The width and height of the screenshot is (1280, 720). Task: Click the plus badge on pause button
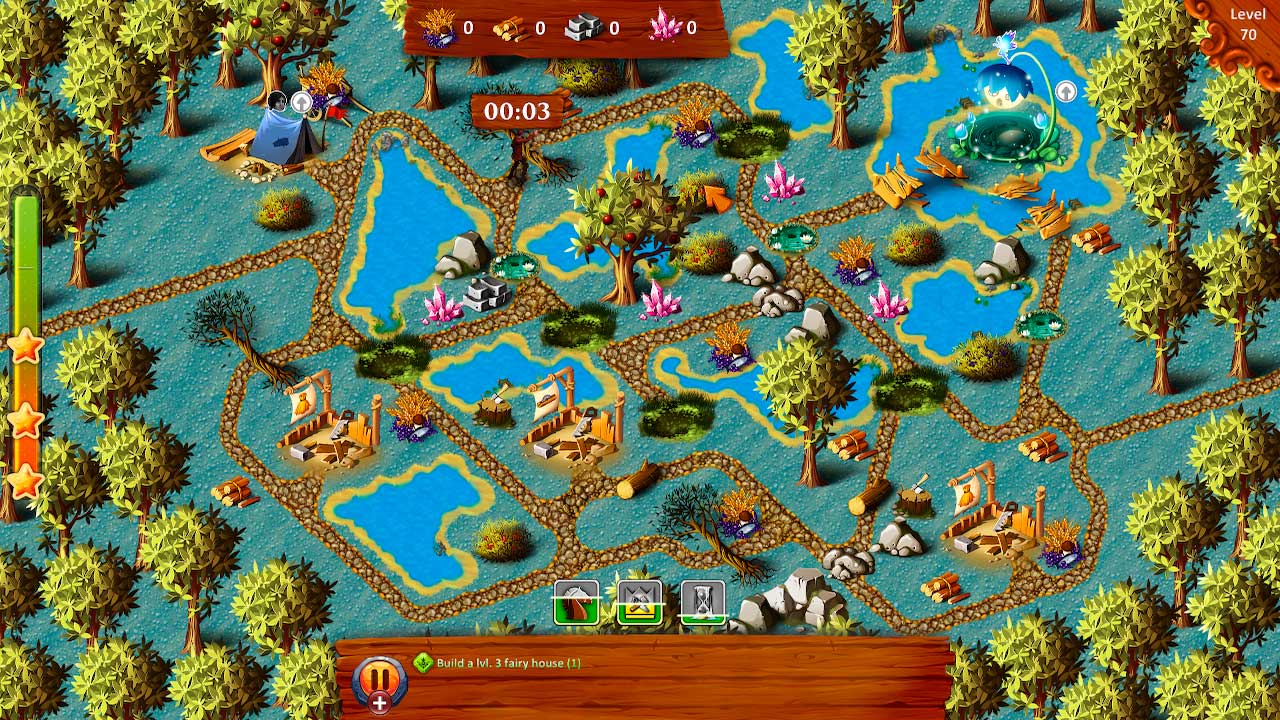380,701
